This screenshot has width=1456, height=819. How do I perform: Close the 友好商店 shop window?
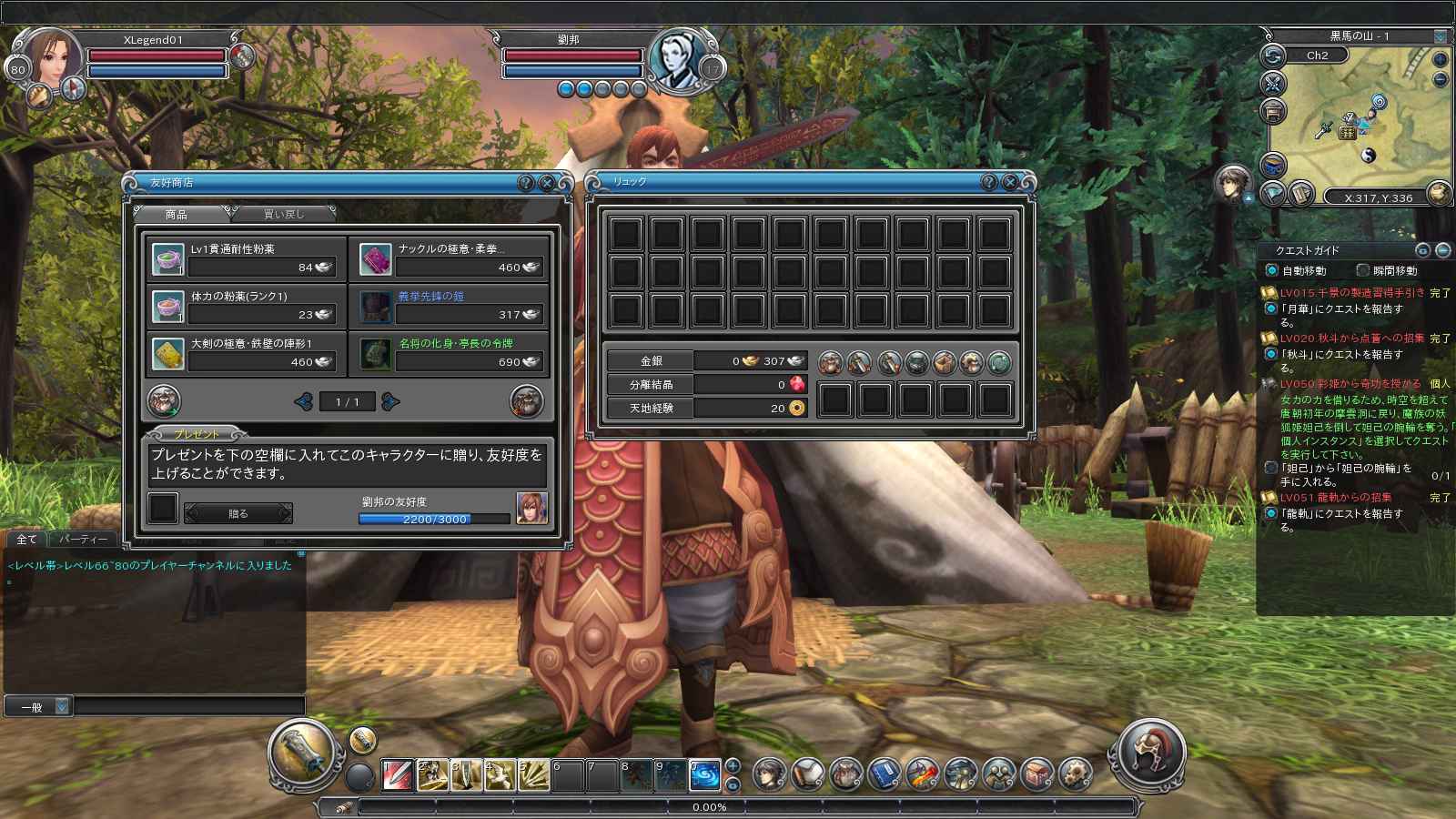point(547,183)
